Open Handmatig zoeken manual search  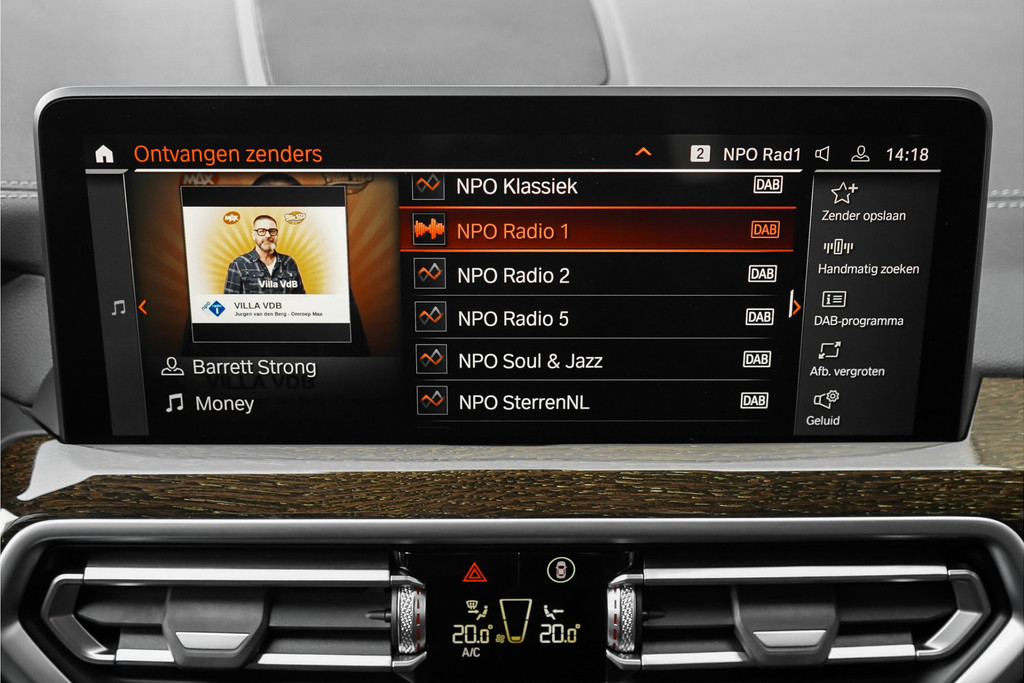867,256
